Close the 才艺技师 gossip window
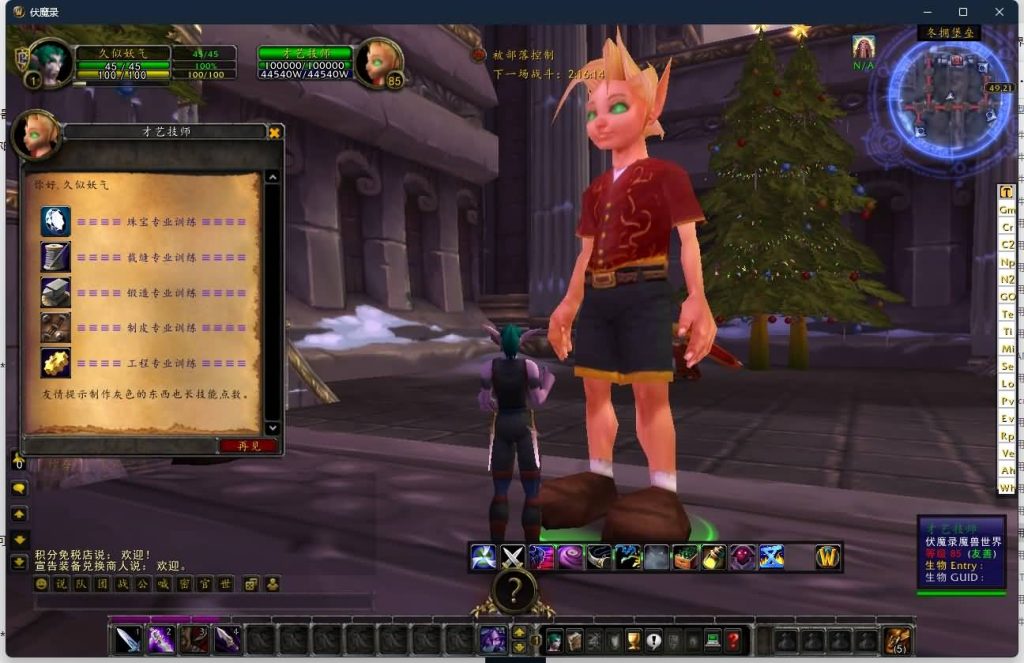This screenshot has width=1024, height=663. pos(275,132)
